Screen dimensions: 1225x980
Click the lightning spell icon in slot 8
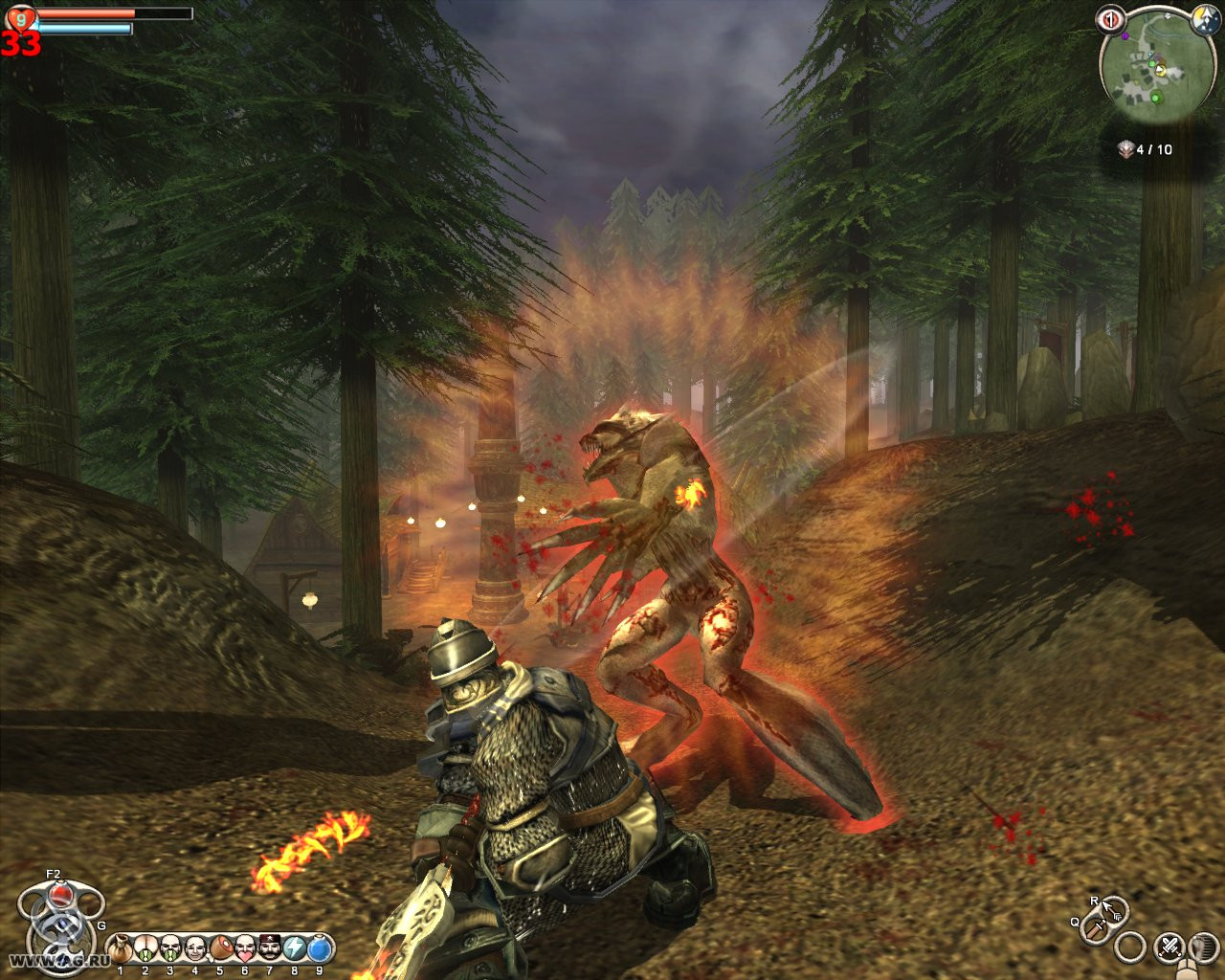(295, 947)
